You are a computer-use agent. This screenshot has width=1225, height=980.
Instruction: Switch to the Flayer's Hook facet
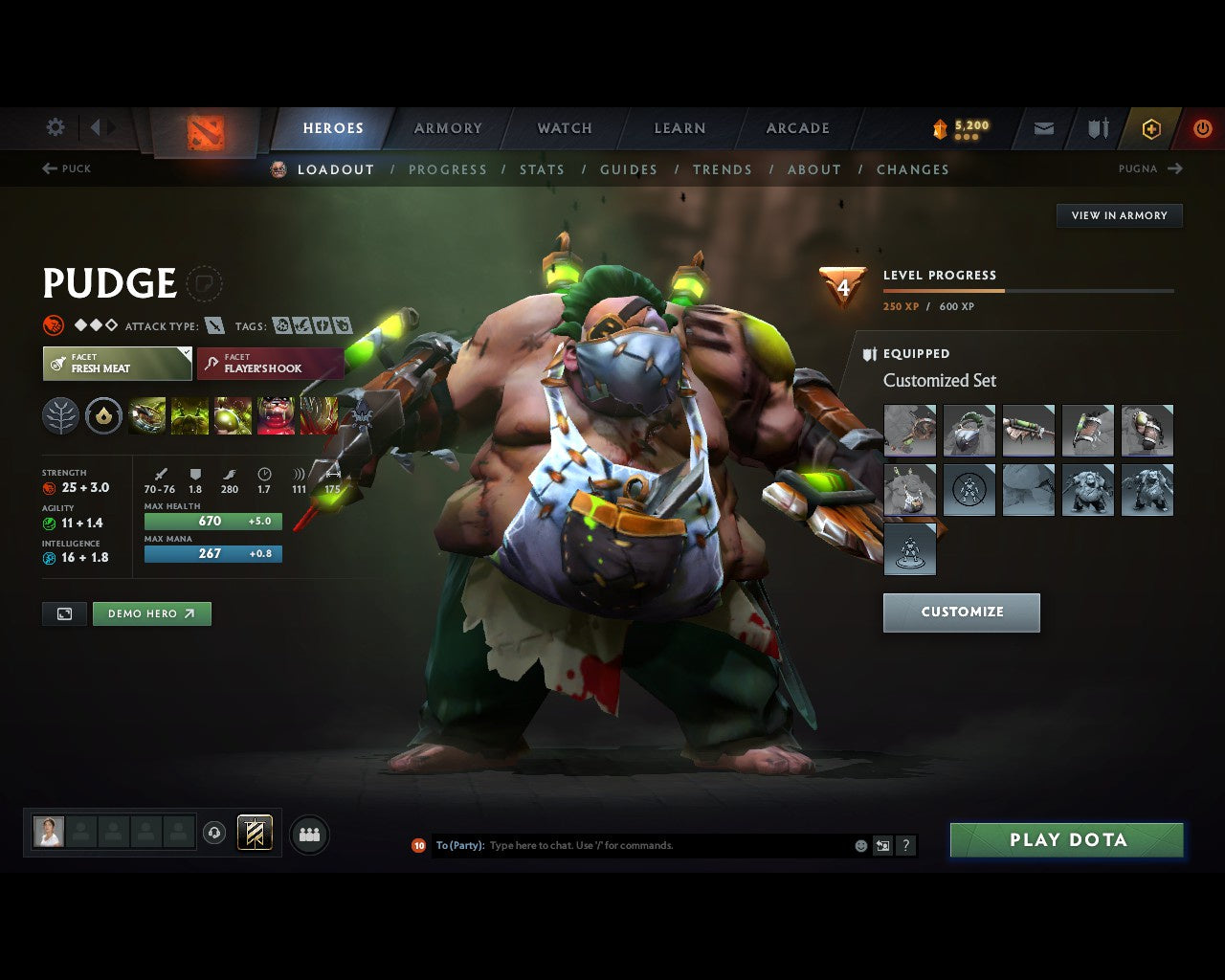point(271,363)
